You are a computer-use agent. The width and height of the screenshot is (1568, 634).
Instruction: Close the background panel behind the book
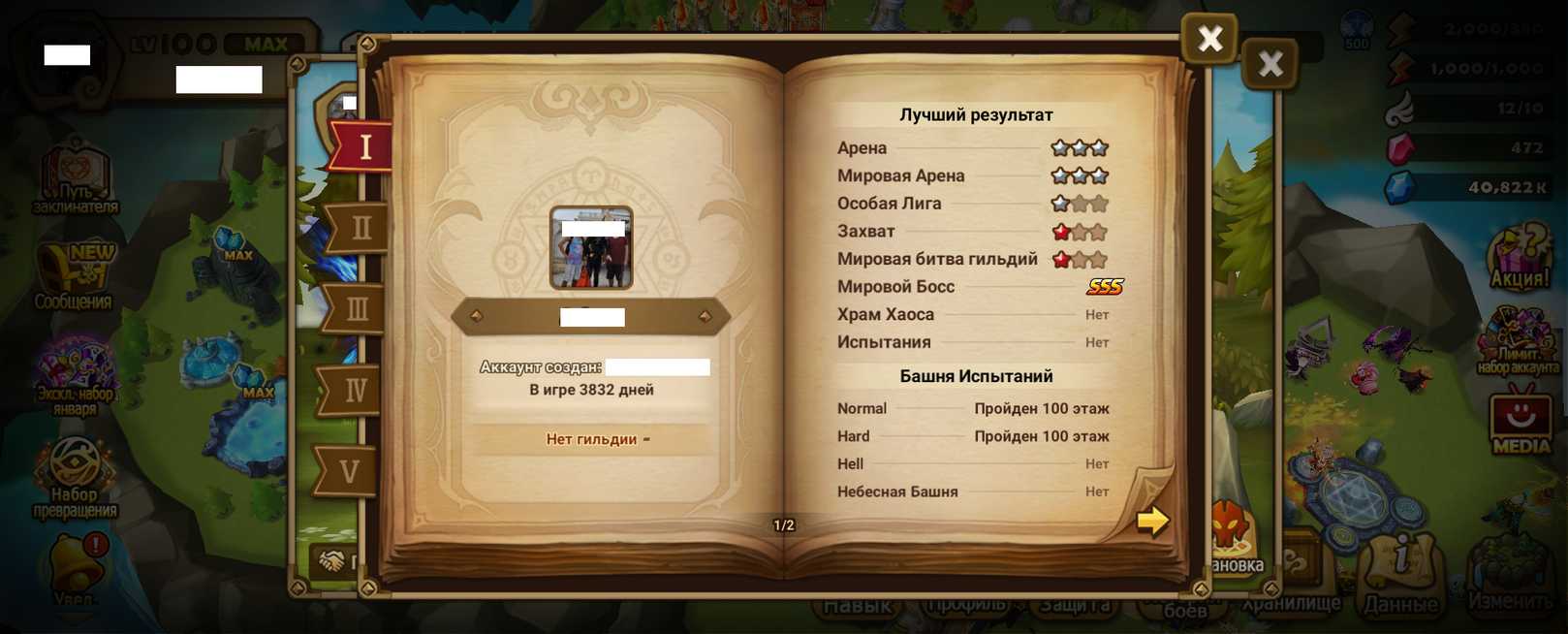pos(1270,64)
